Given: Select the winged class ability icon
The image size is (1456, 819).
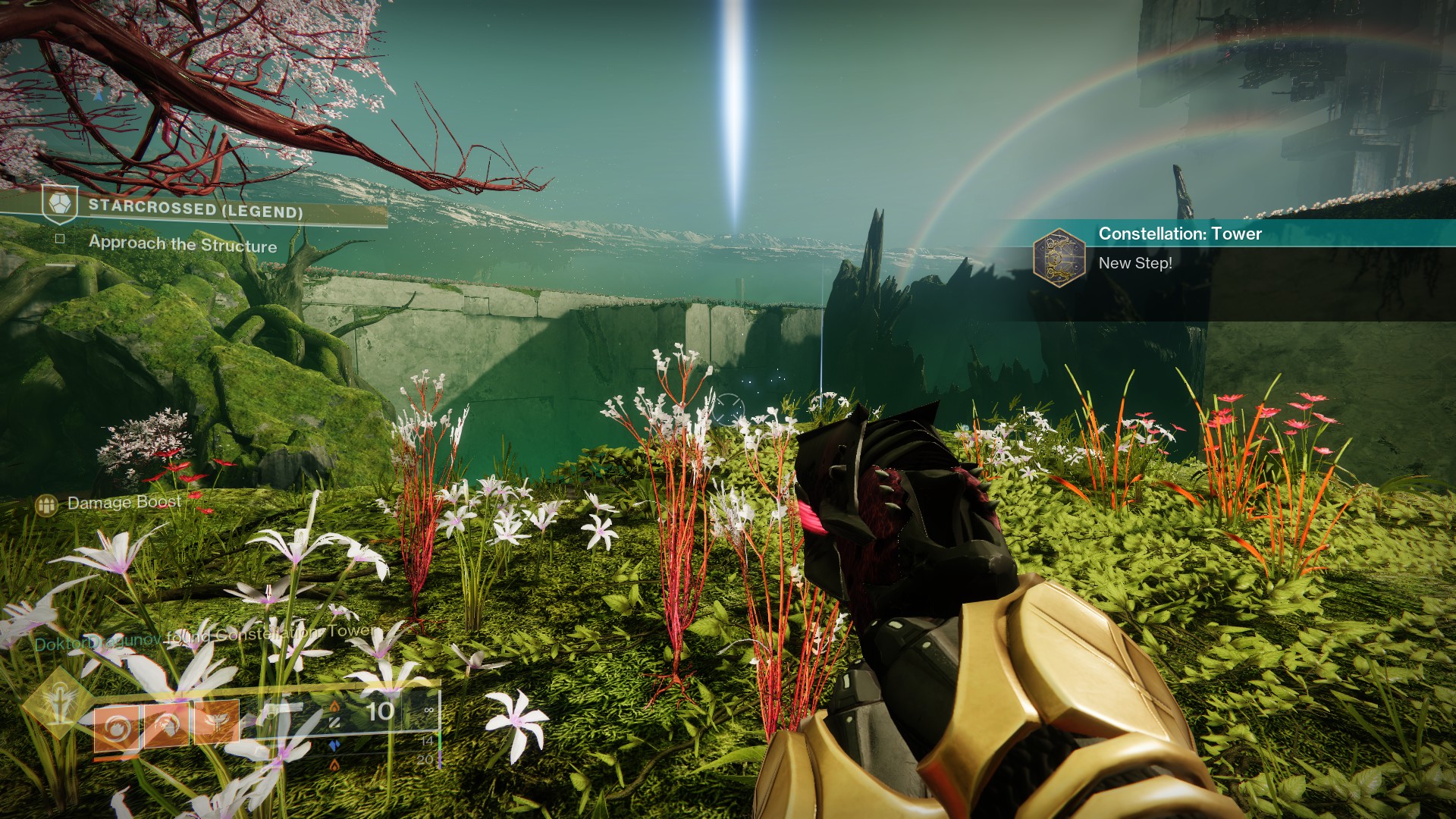Looking at the screenshot, I should point(217,722).
